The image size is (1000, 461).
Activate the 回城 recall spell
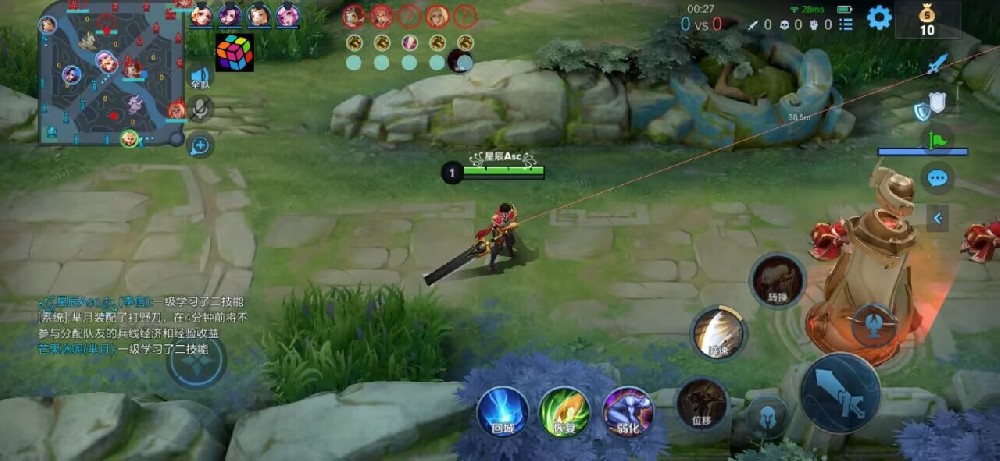(x=502, y=410)
